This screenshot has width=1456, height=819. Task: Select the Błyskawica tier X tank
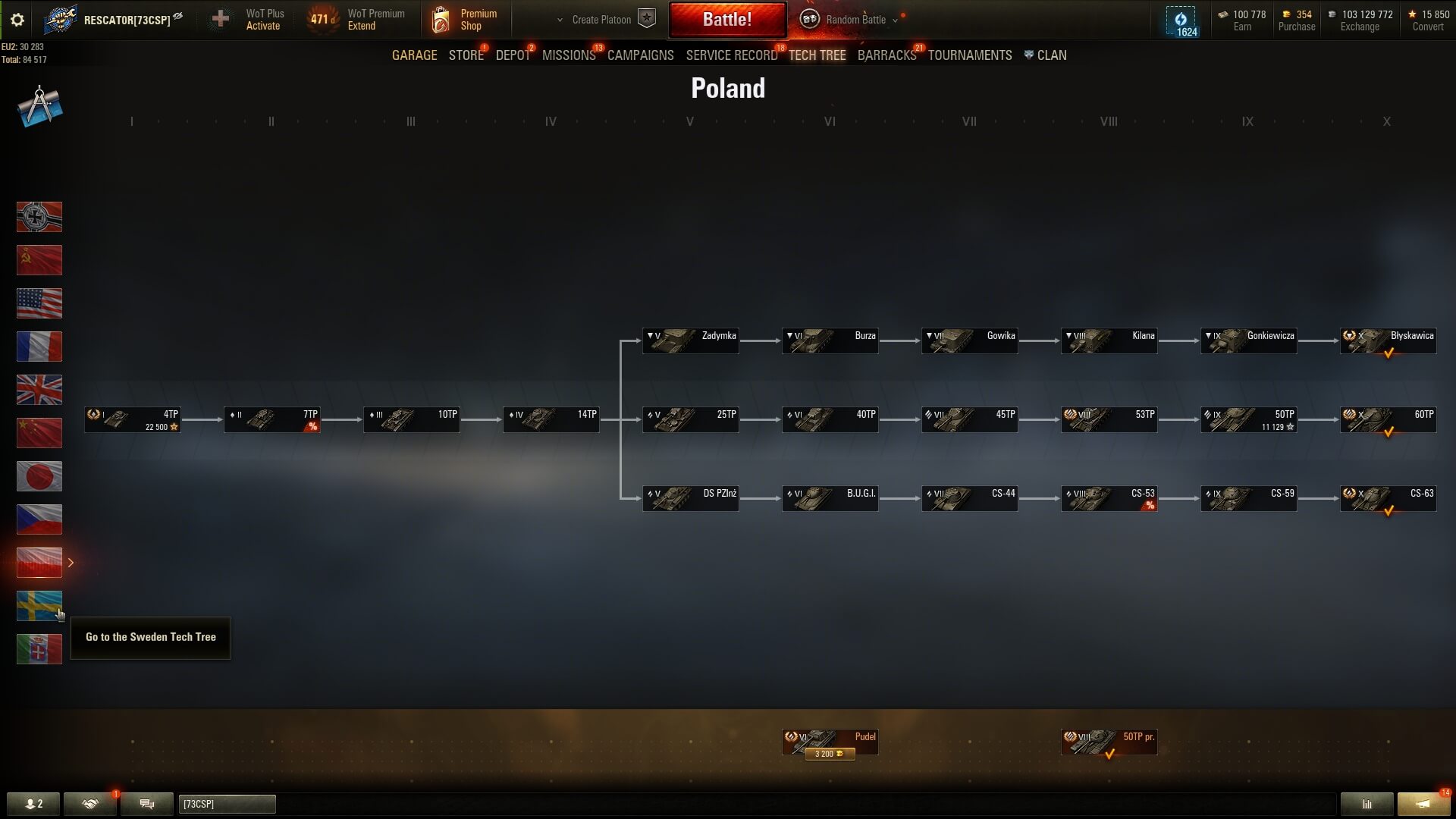[1388, 341]
